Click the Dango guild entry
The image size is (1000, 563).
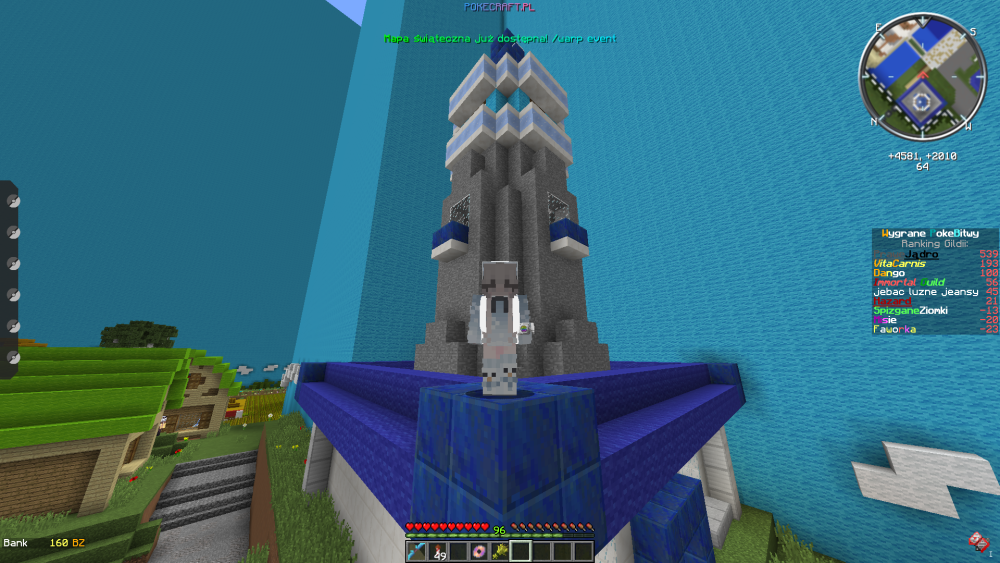coord(890,273)
